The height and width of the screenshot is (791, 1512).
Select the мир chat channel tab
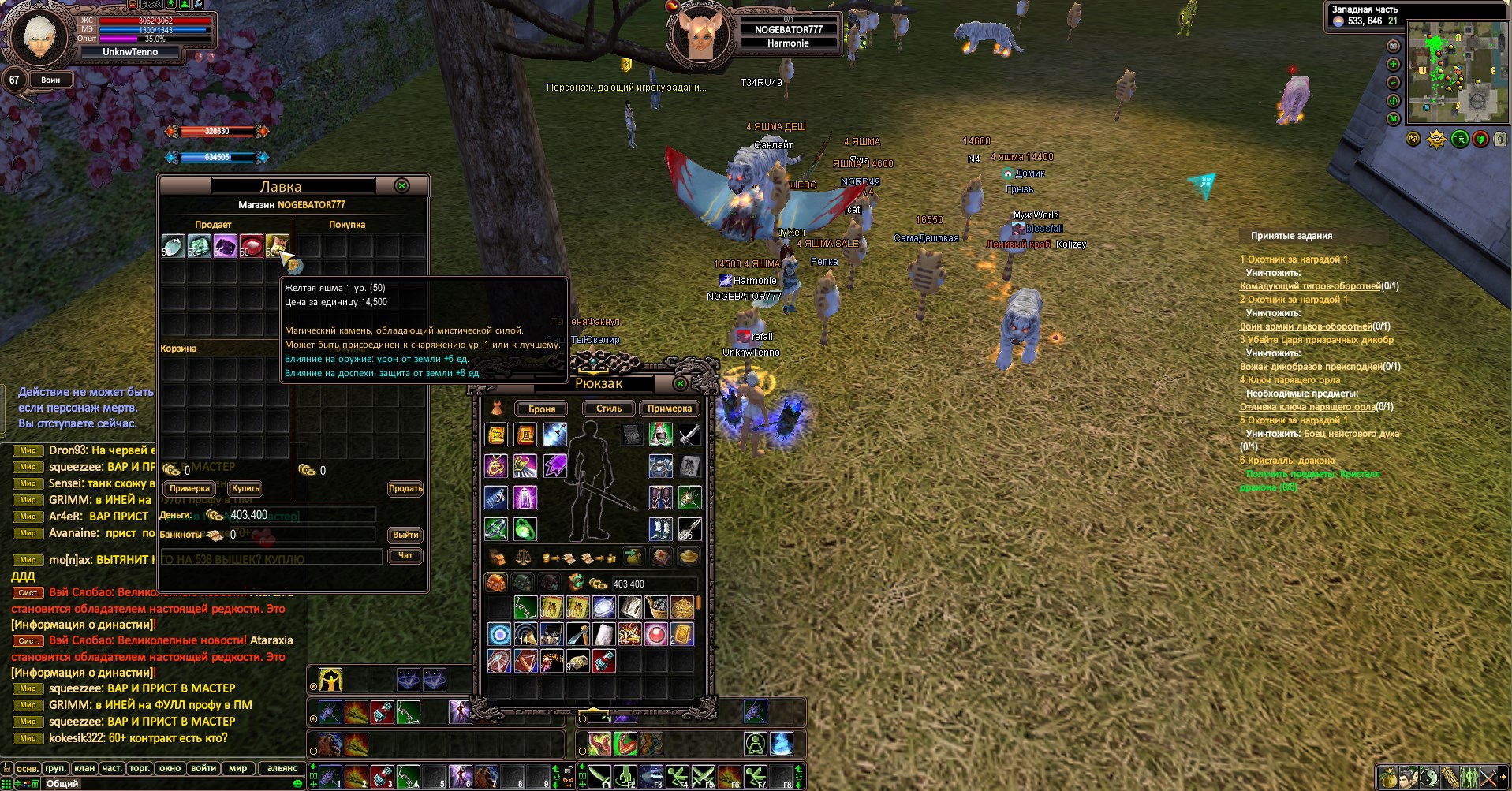237,768
